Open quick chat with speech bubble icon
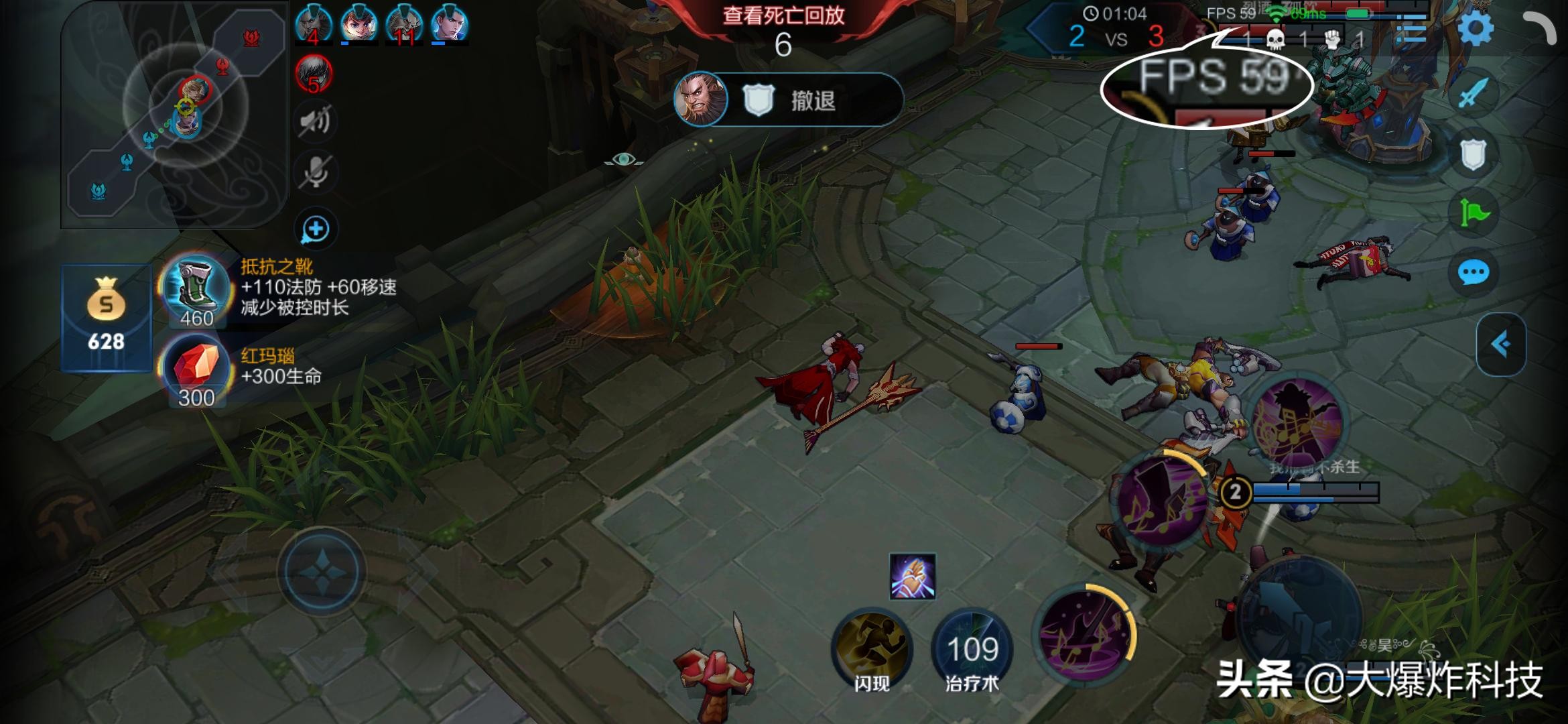 (x=1472, y=273)
